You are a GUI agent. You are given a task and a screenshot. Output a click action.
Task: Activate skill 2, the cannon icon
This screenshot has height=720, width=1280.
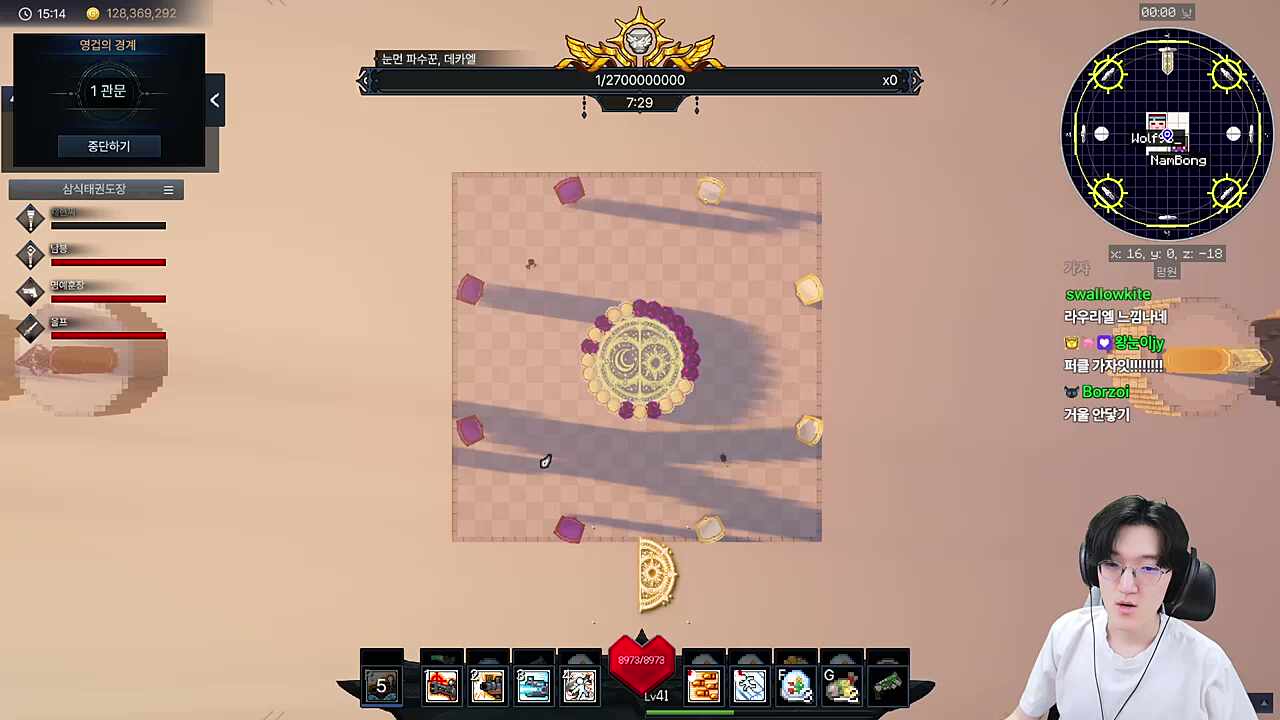(487, 684)
